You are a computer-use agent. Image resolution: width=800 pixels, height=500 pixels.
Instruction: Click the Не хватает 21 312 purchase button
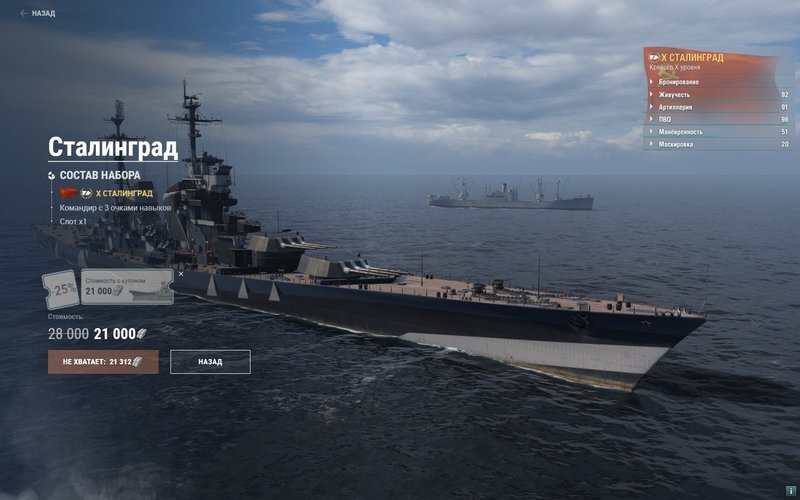coord(103,361)
